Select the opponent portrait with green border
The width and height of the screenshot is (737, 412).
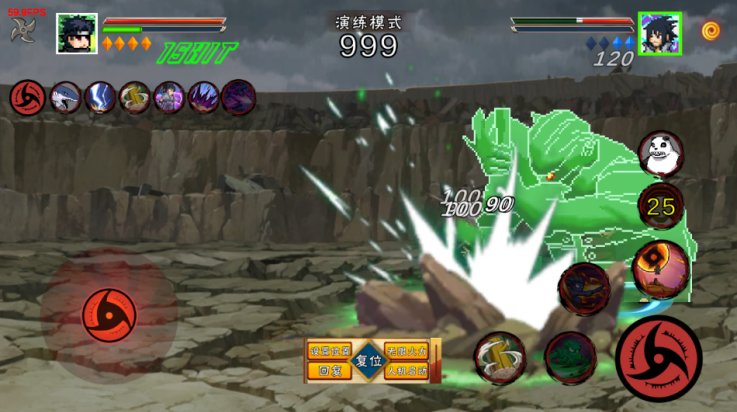660,33
